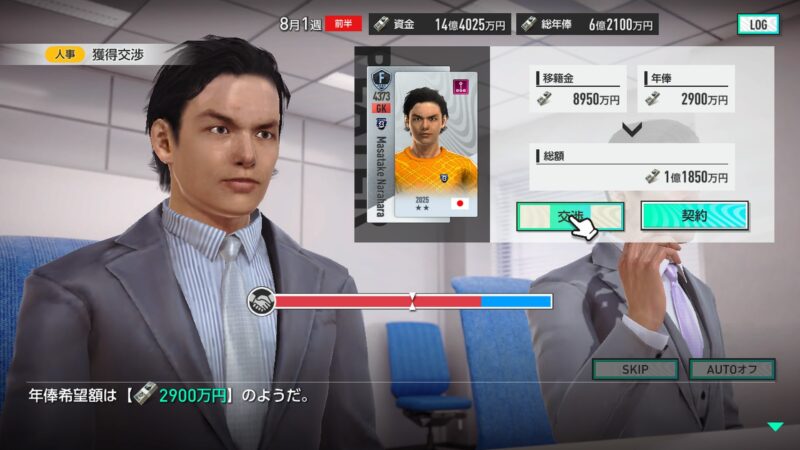Confirm with the 契約 contract button
Viewport: 800px width, 450px height.
click(694, 216)
